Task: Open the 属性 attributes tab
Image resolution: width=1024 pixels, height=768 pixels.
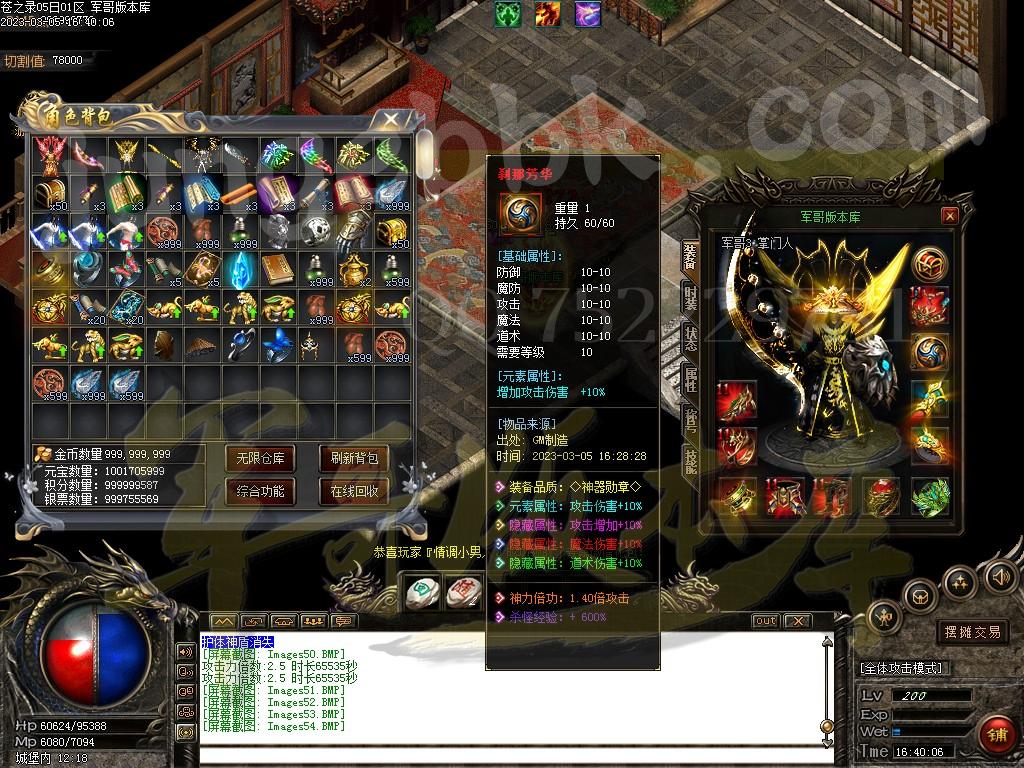Action: (x=690, y=378)
